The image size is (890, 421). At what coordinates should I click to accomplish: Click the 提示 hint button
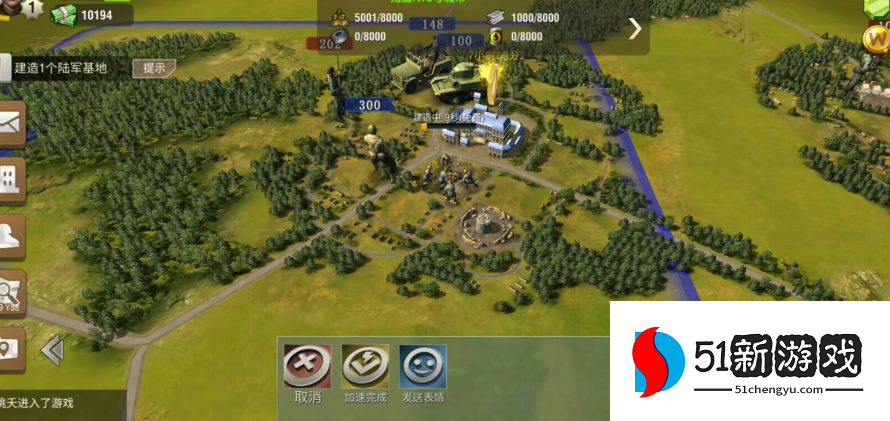pyautogui.click(x=154, y=68)
